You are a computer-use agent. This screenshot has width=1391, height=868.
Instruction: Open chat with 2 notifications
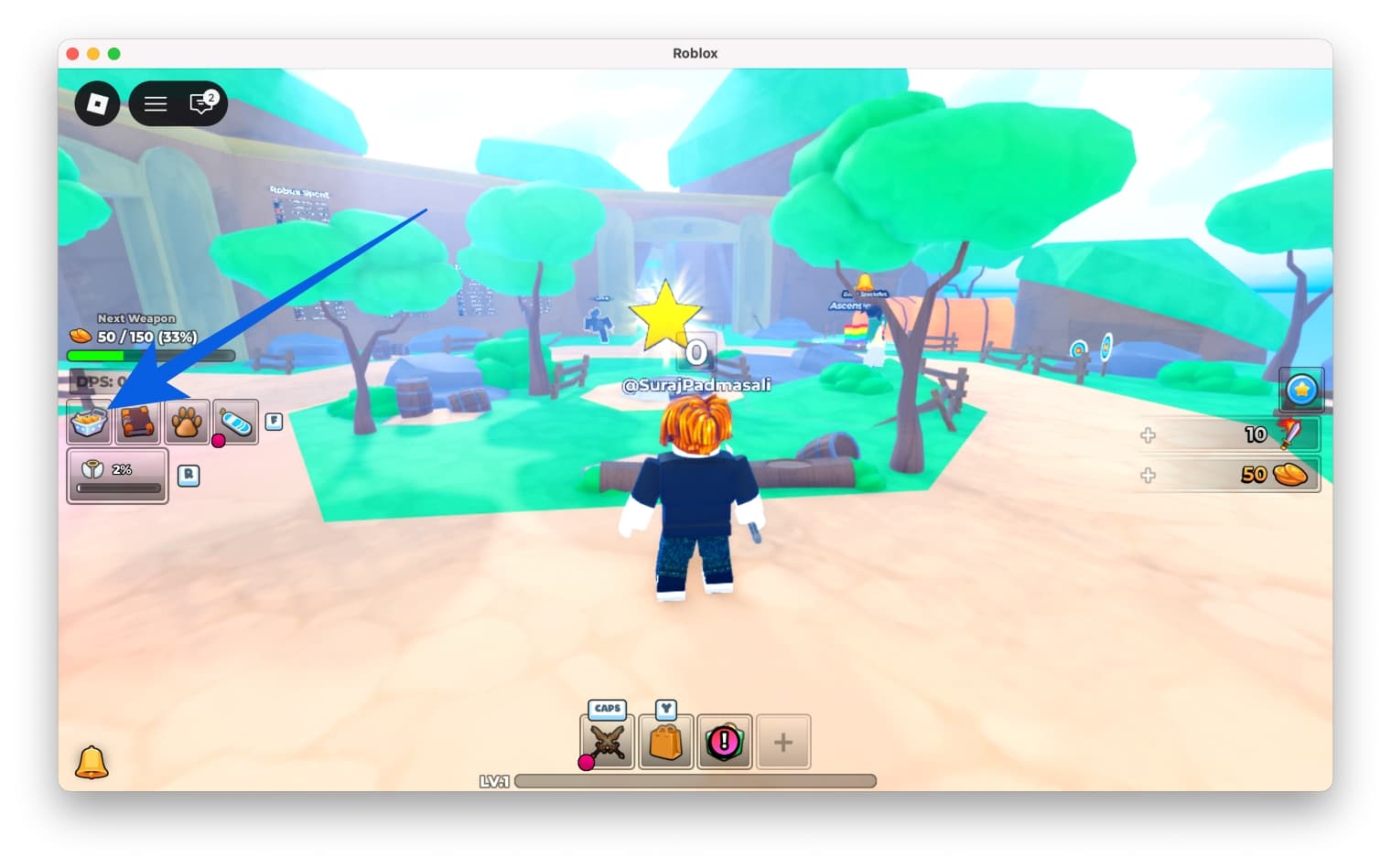pyautogui.click(x=201, y=103)
